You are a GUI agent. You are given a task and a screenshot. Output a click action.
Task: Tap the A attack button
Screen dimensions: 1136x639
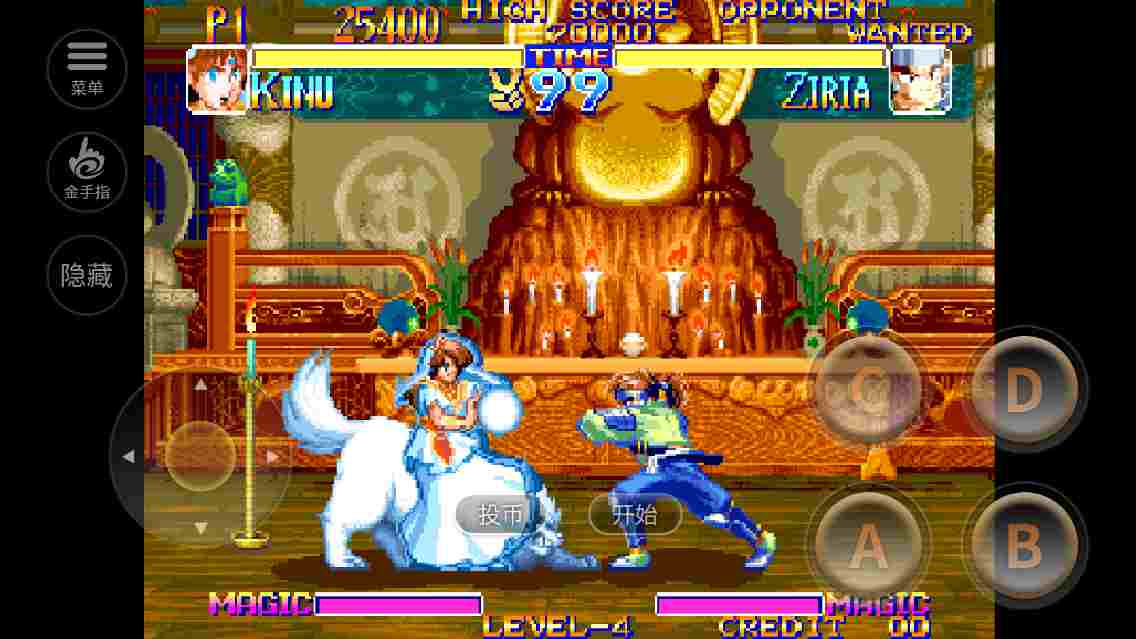pos(867,545)
